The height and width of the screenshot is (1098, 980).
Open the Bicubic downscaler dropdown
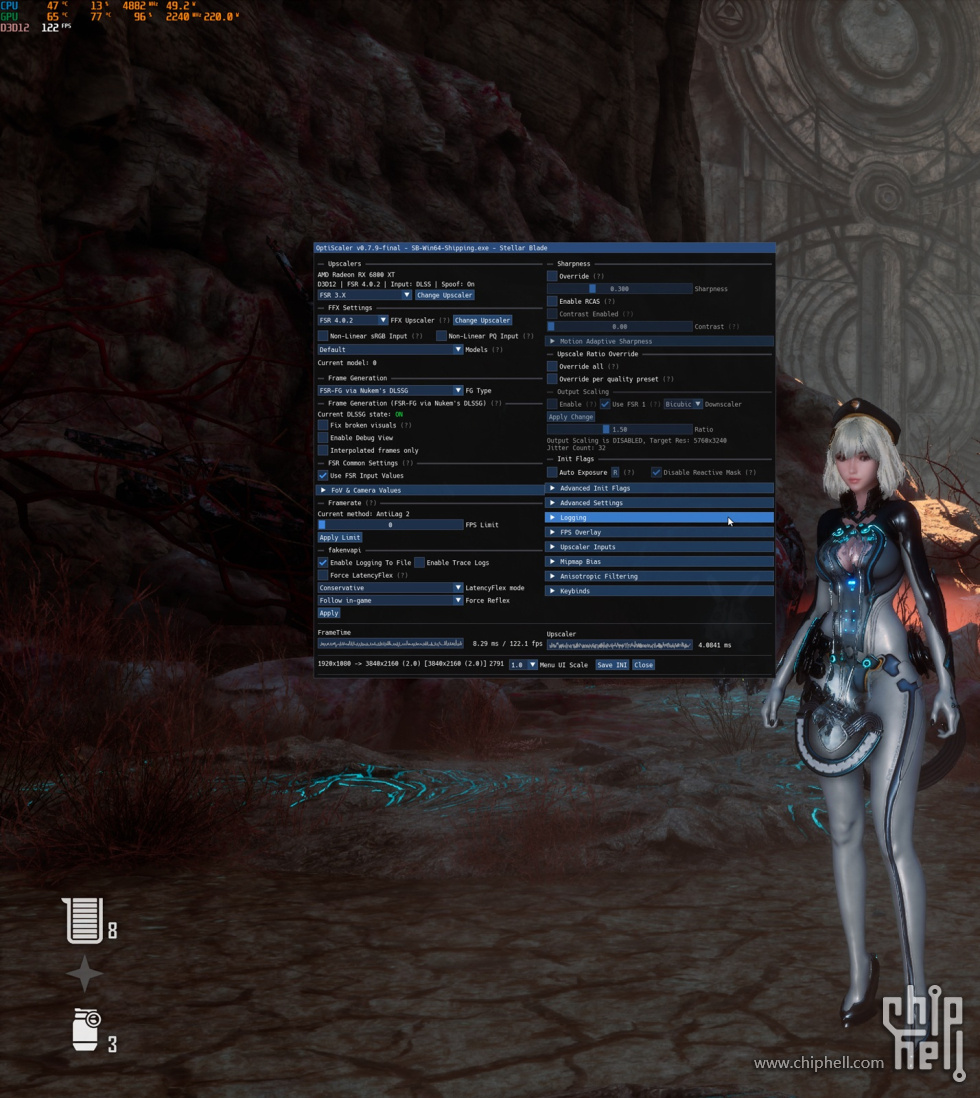tap(684, 404)
